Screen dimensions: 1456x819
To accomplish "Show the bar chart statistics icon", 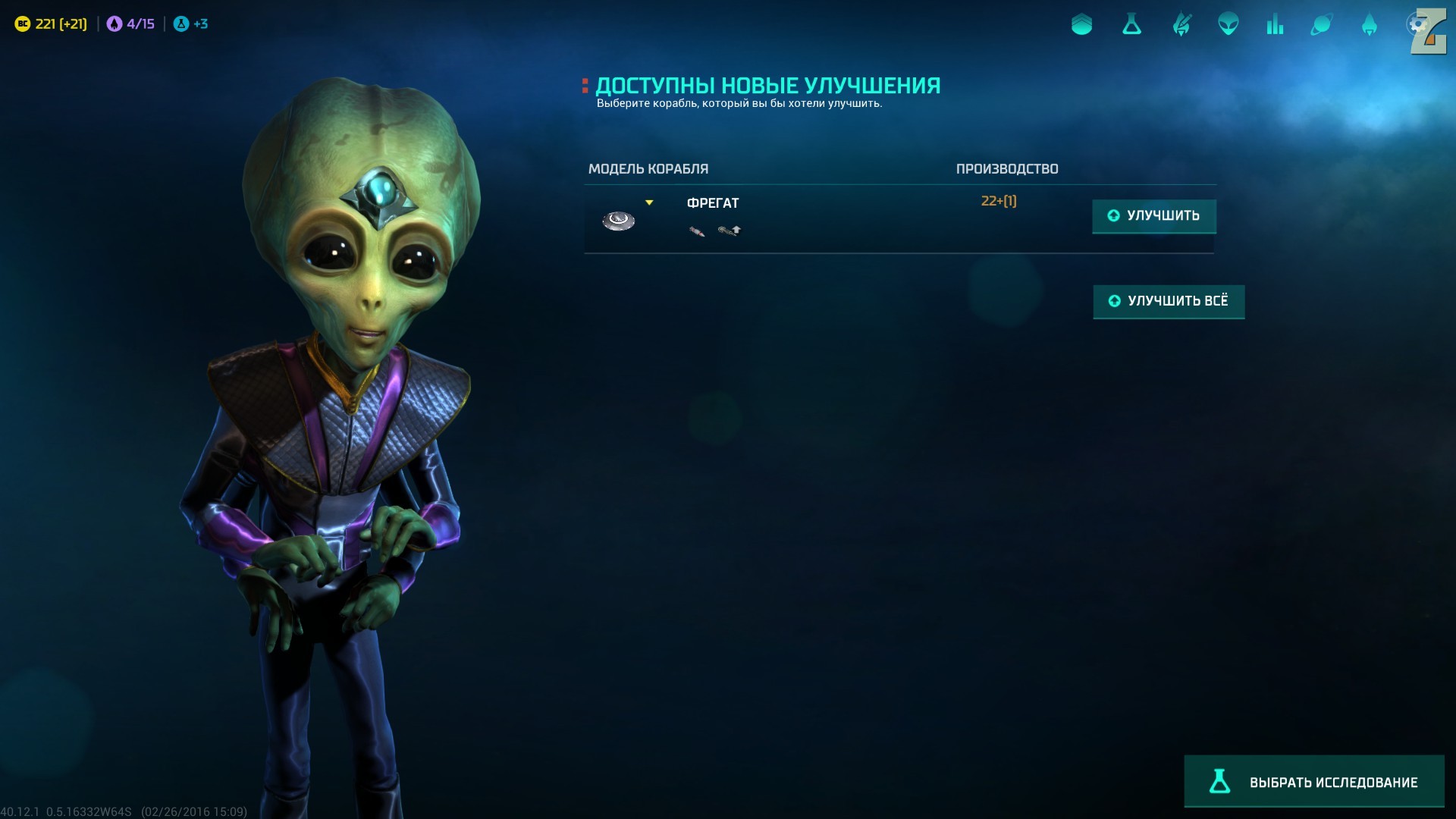I will tap(1275, 25).
